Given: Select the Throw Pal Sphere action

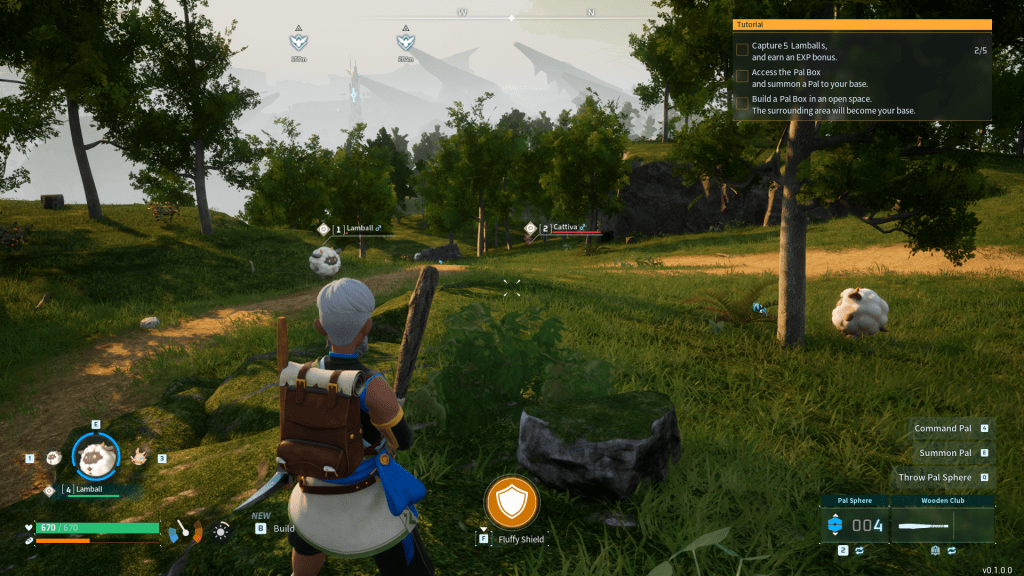Looking at the screenshot, I should coord(934,477).
